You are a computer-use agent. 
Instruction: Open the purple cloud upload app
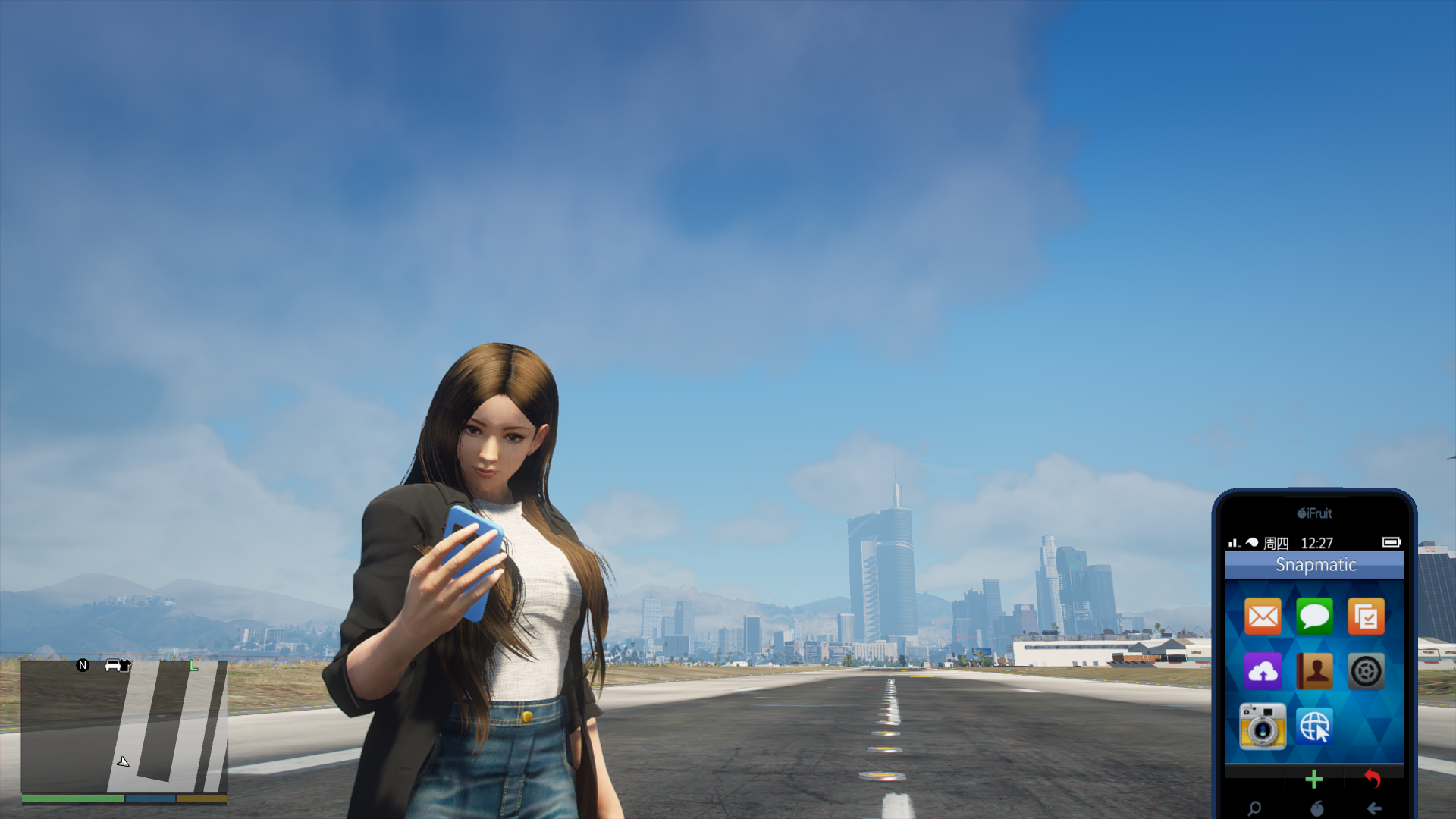coord(1263,671)
